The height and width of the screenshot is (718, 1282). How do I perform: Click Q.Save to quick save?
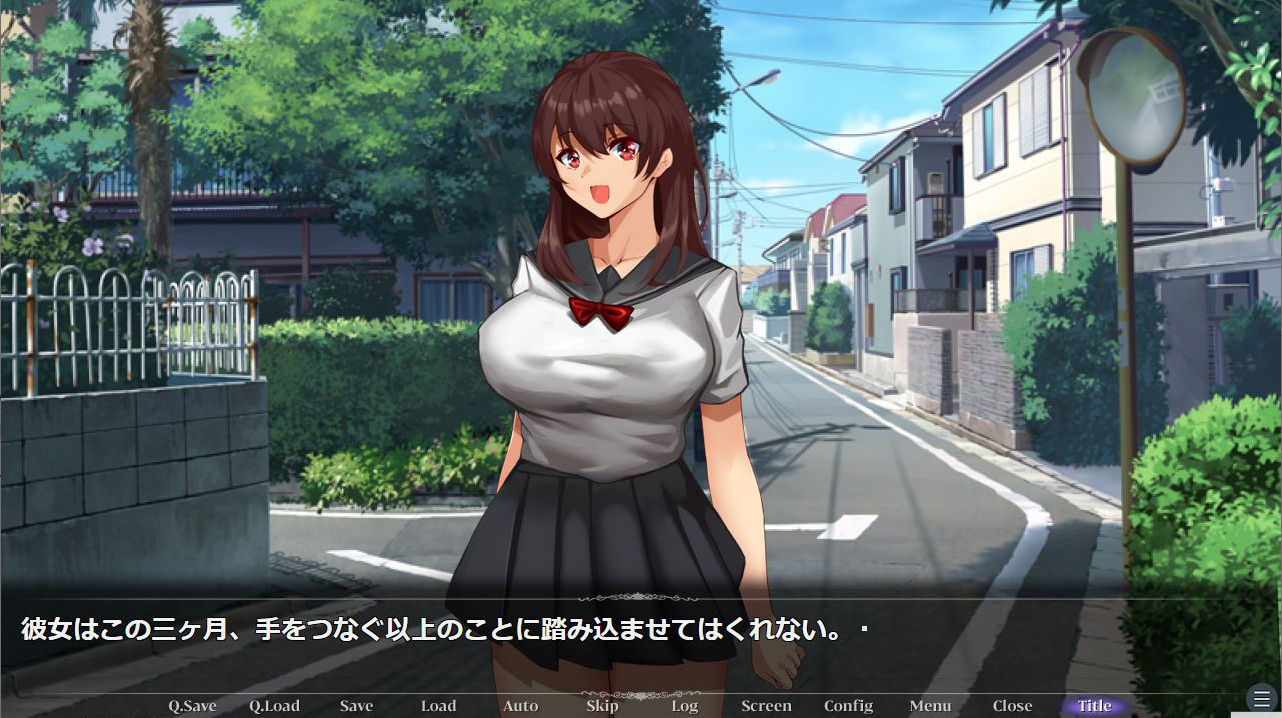coord(192,706)
